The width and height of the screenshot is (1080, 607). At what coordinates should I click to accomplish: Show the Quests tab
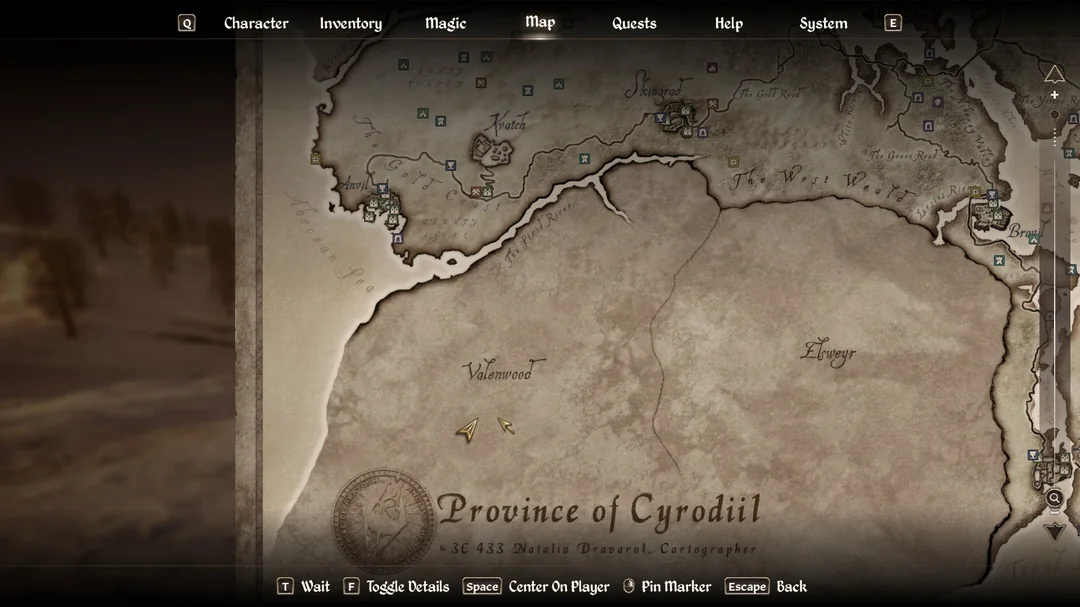click(634, 23)
